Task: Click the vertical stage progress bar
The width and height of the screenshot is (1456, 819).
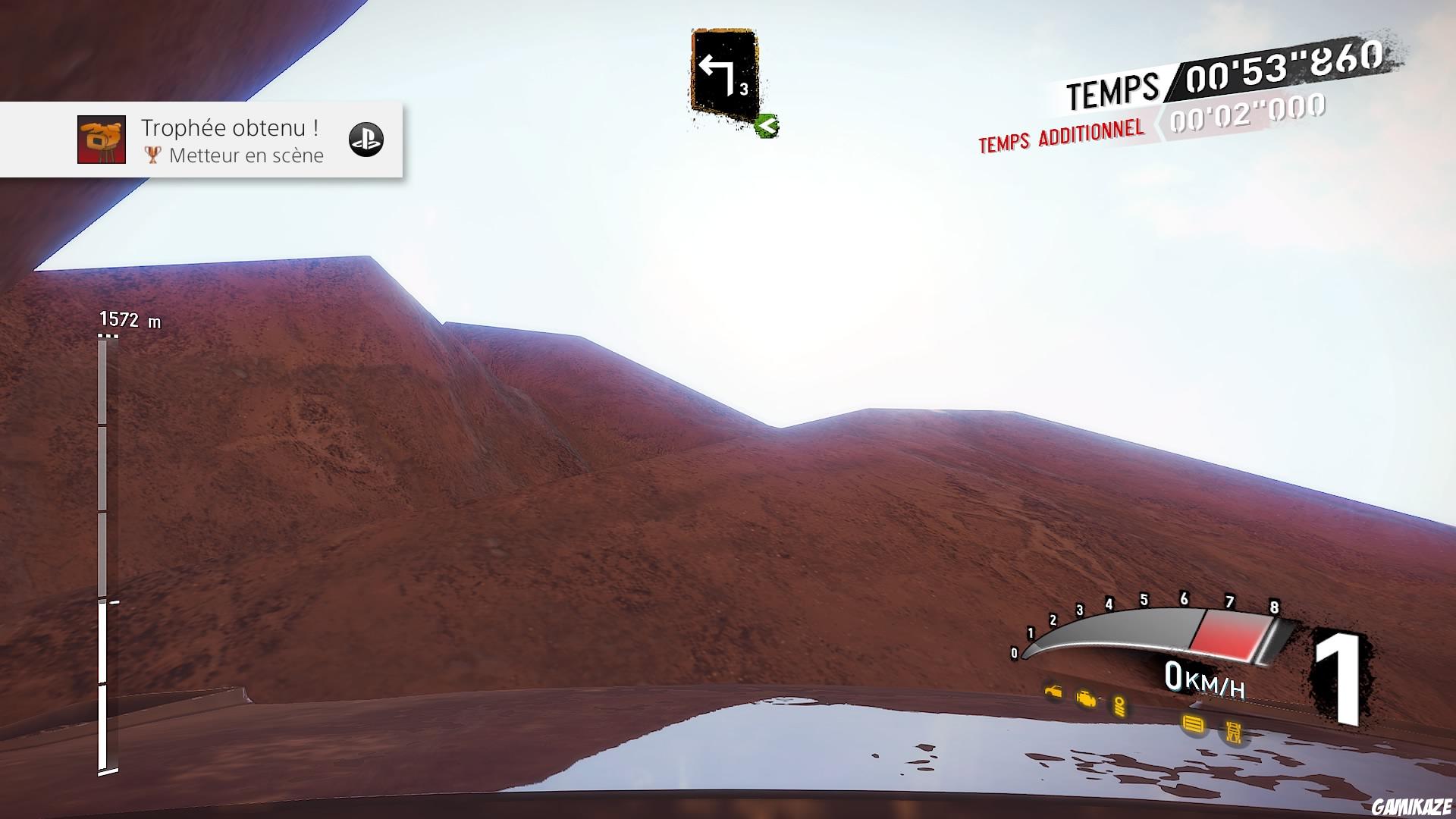Action: [x=107, y=555]
